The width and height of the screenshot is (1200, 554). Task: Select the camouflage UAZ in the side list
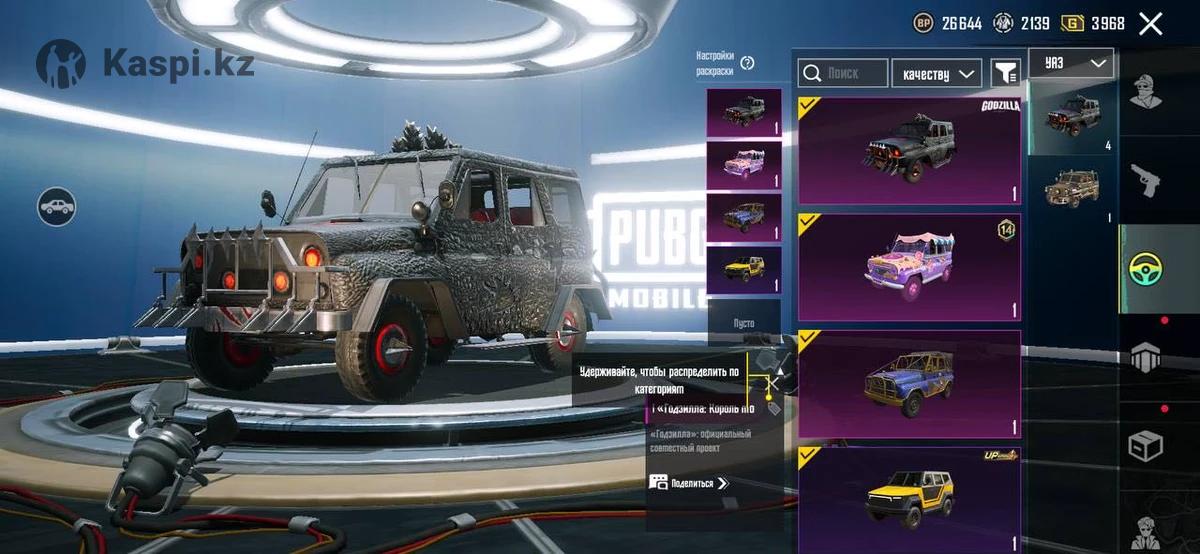pos(1072,188)
